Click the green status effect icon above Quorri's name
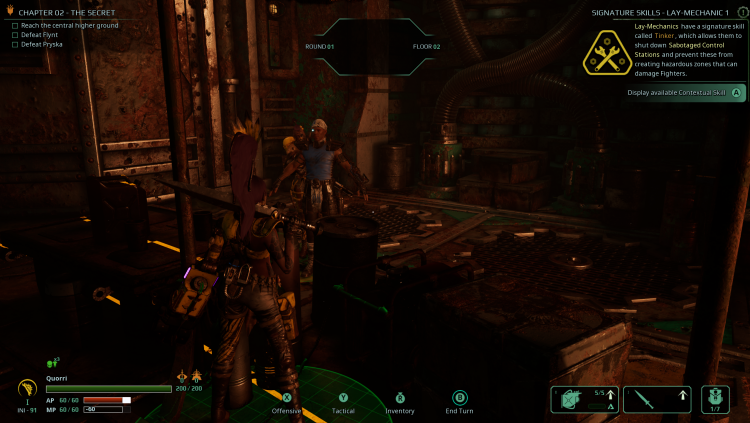Screen dimensions: 750x423 tap(52, 362)
